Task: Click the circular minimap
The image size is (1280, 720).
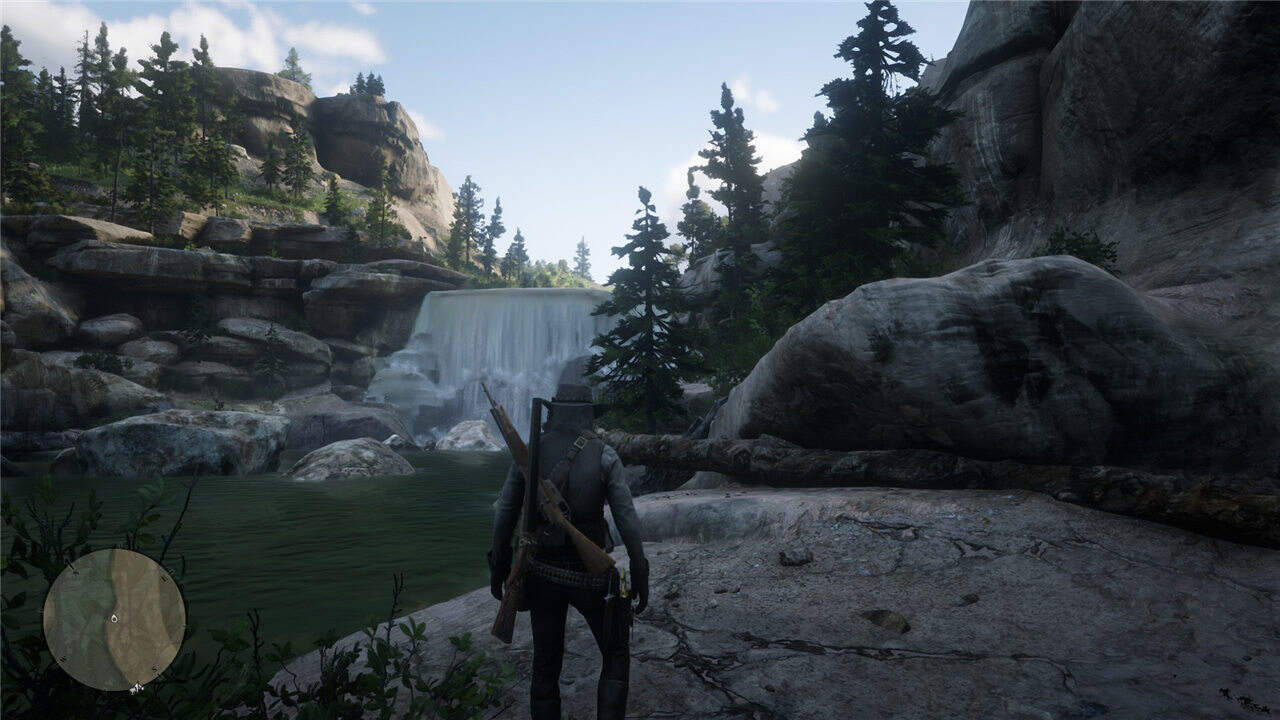Action: tap(114, 620)
